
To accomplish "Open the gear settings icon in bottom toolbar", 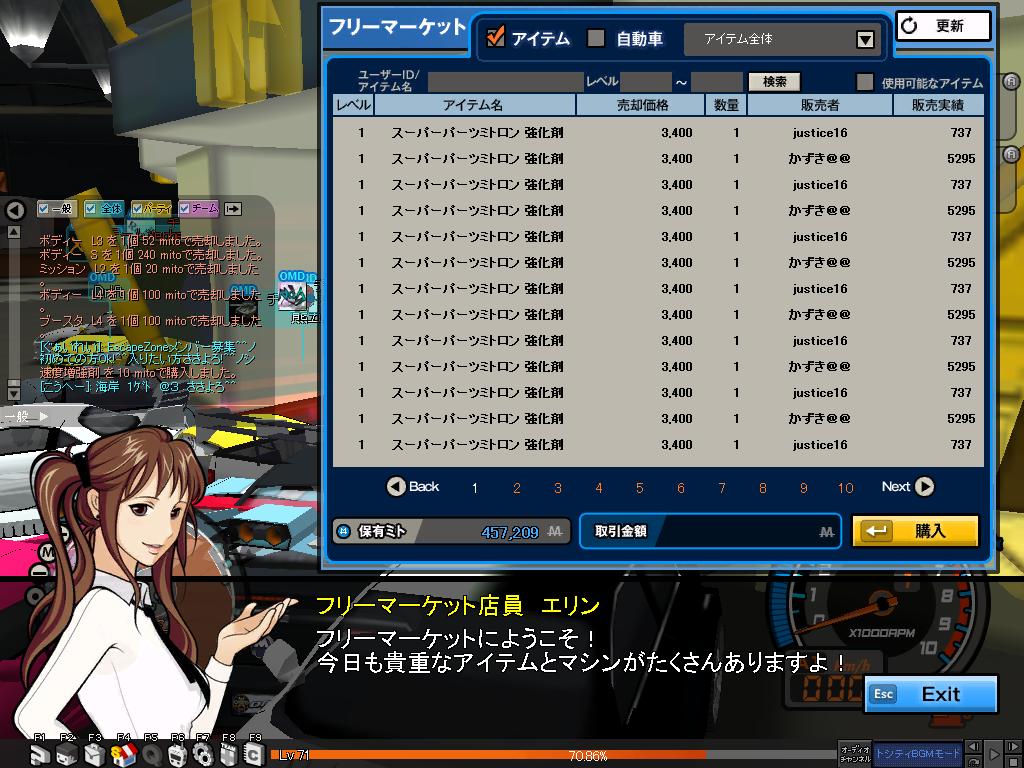I will (202, 754).
